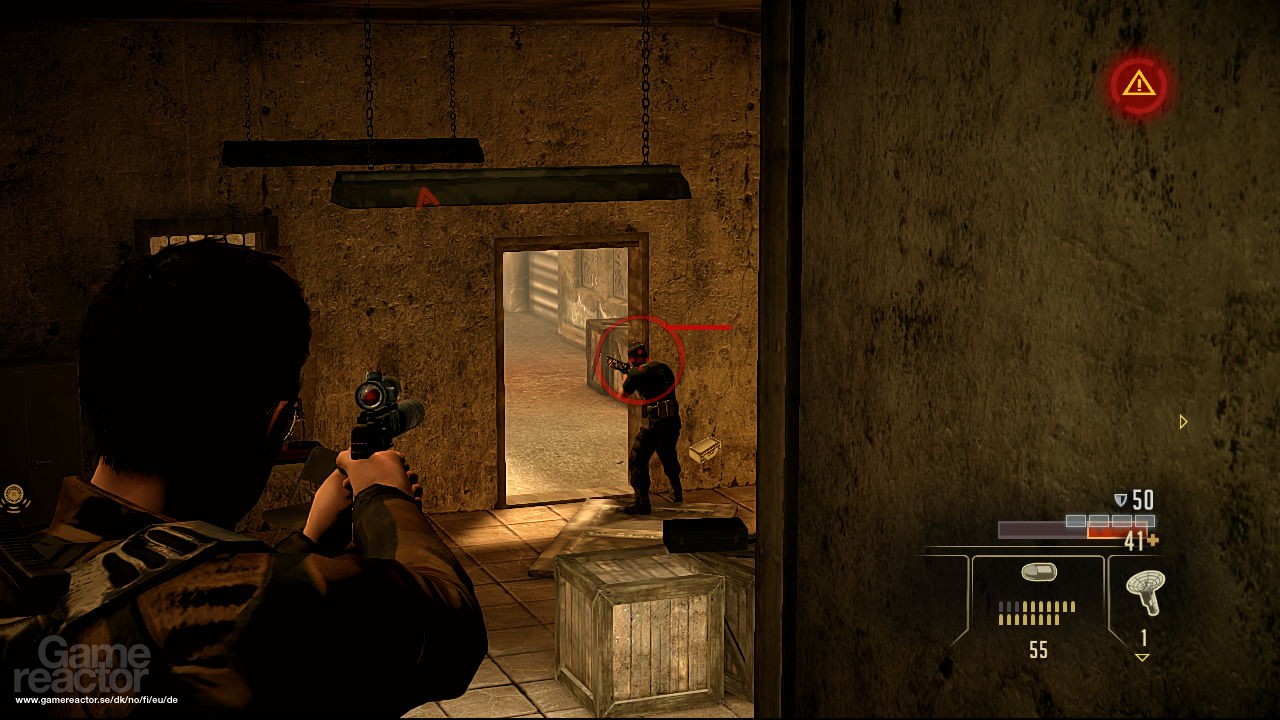Select the pill-shaped magazine icon above ammo count

click(x=1040, y=570)
